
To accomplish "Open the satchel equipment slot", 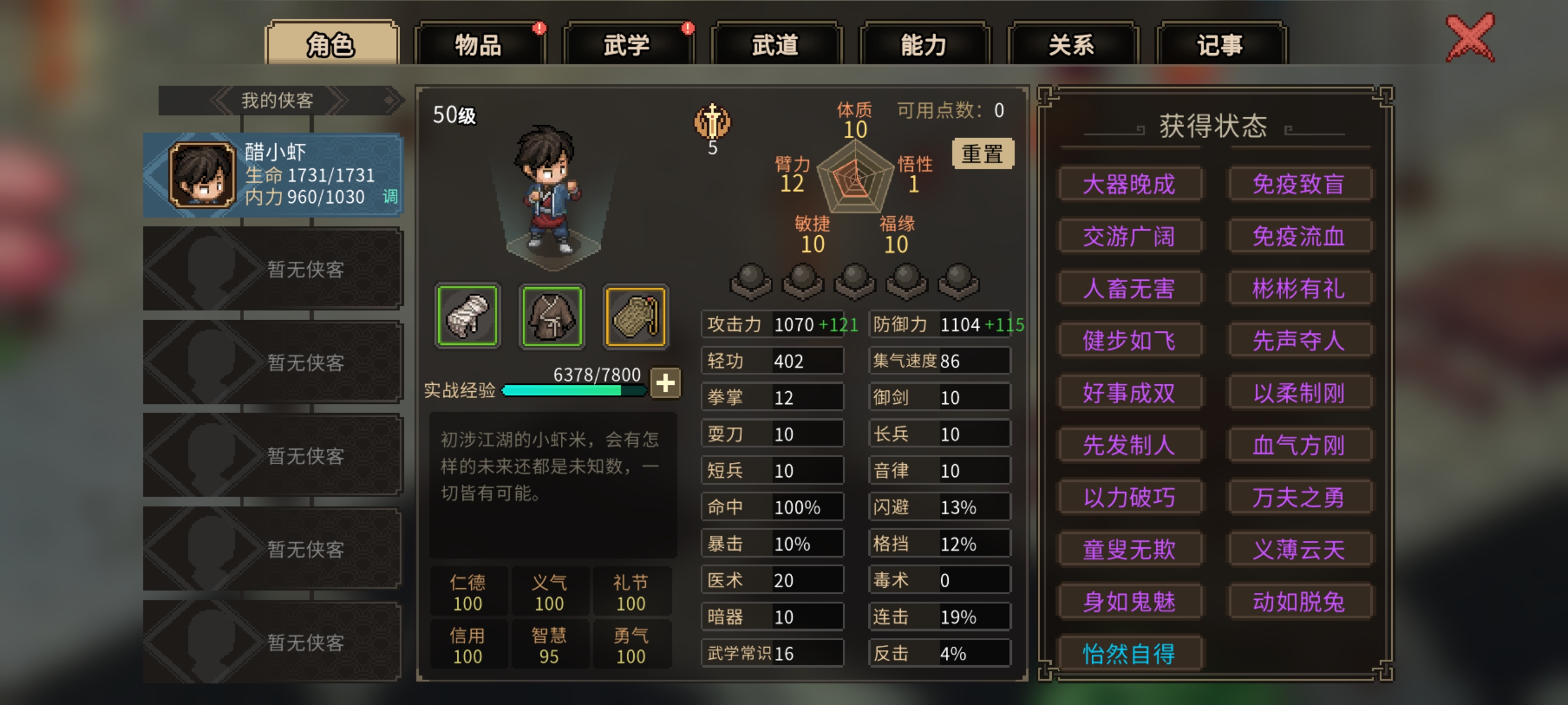I will (x=635, y=316).
